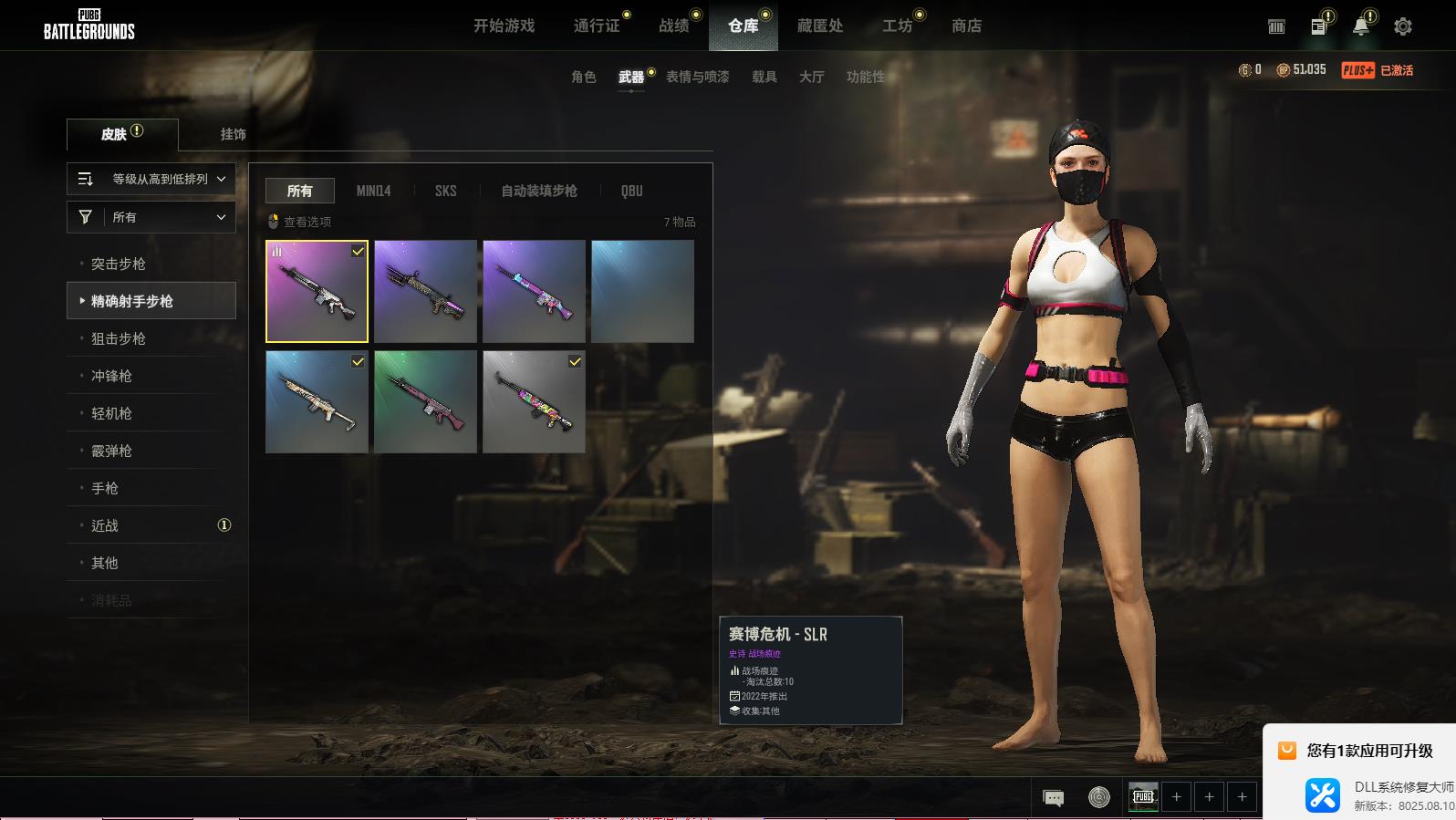Select the 赛博危机 SLR skin tile
The width and height of the screenshot is (1456, 820).
tap(317, 291)
